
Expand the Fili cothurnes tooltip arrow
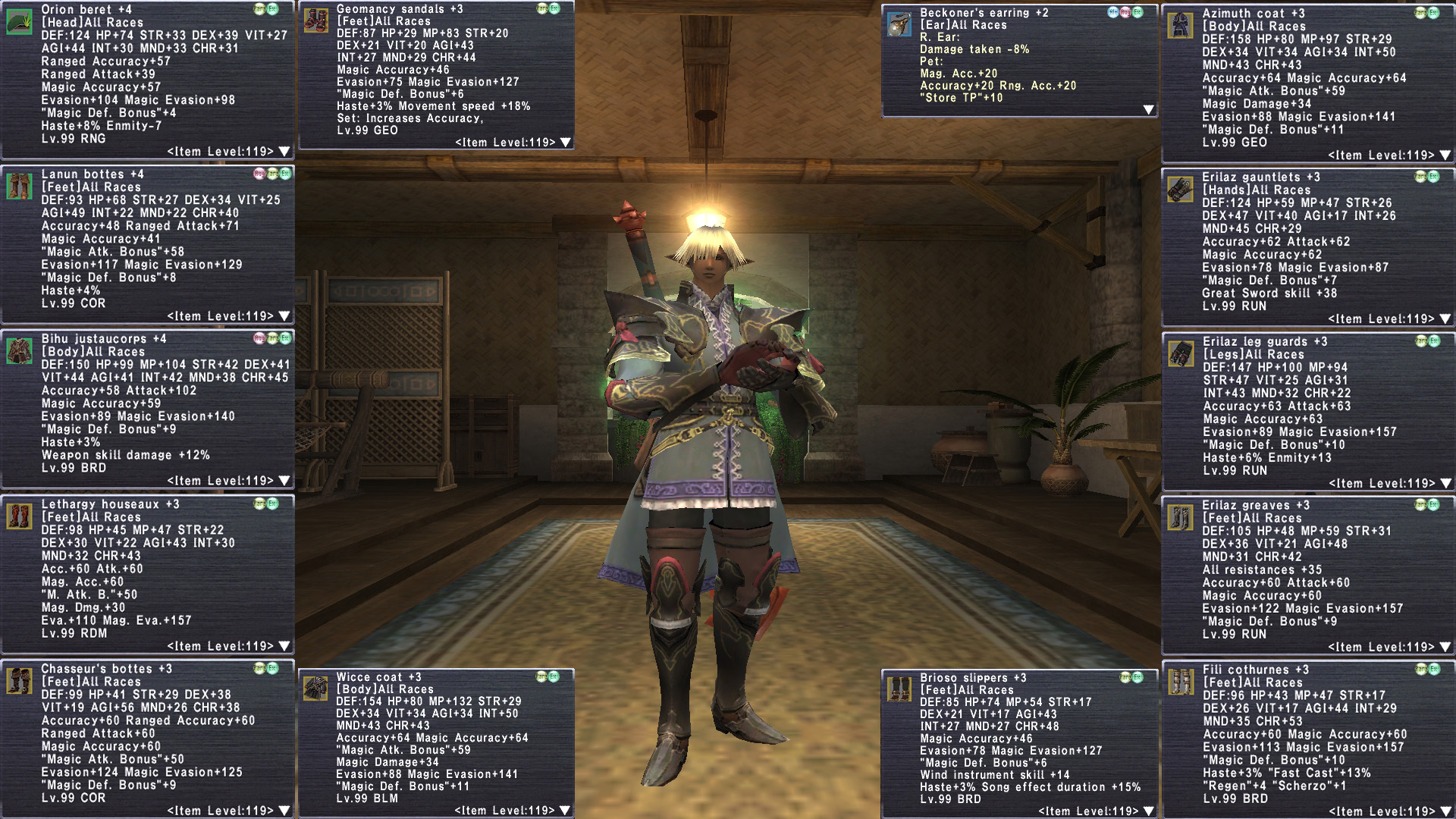(x=1445, y=811)
